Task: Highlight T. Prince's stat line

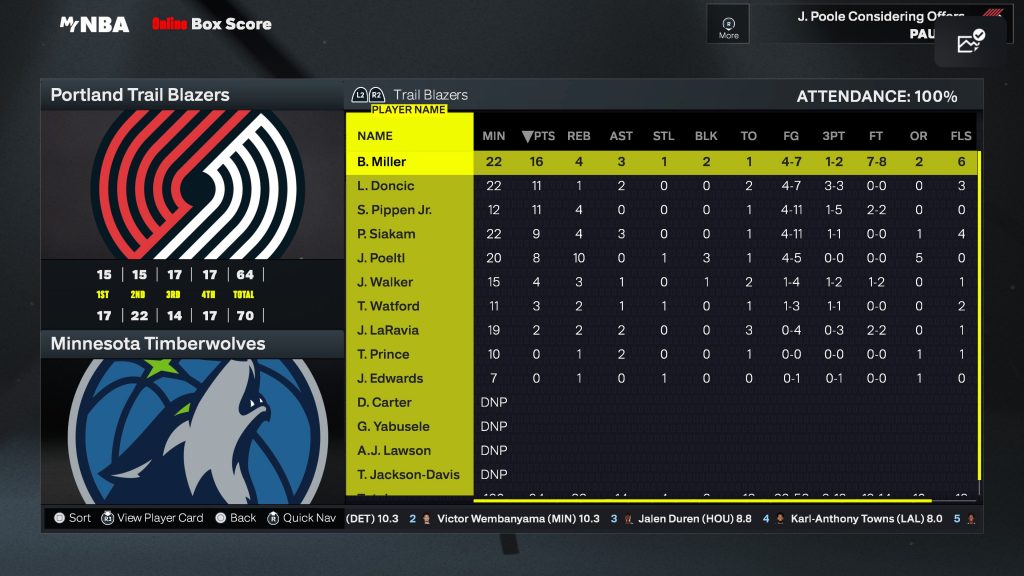Action: pyautogui.click(x=383, y=354)
